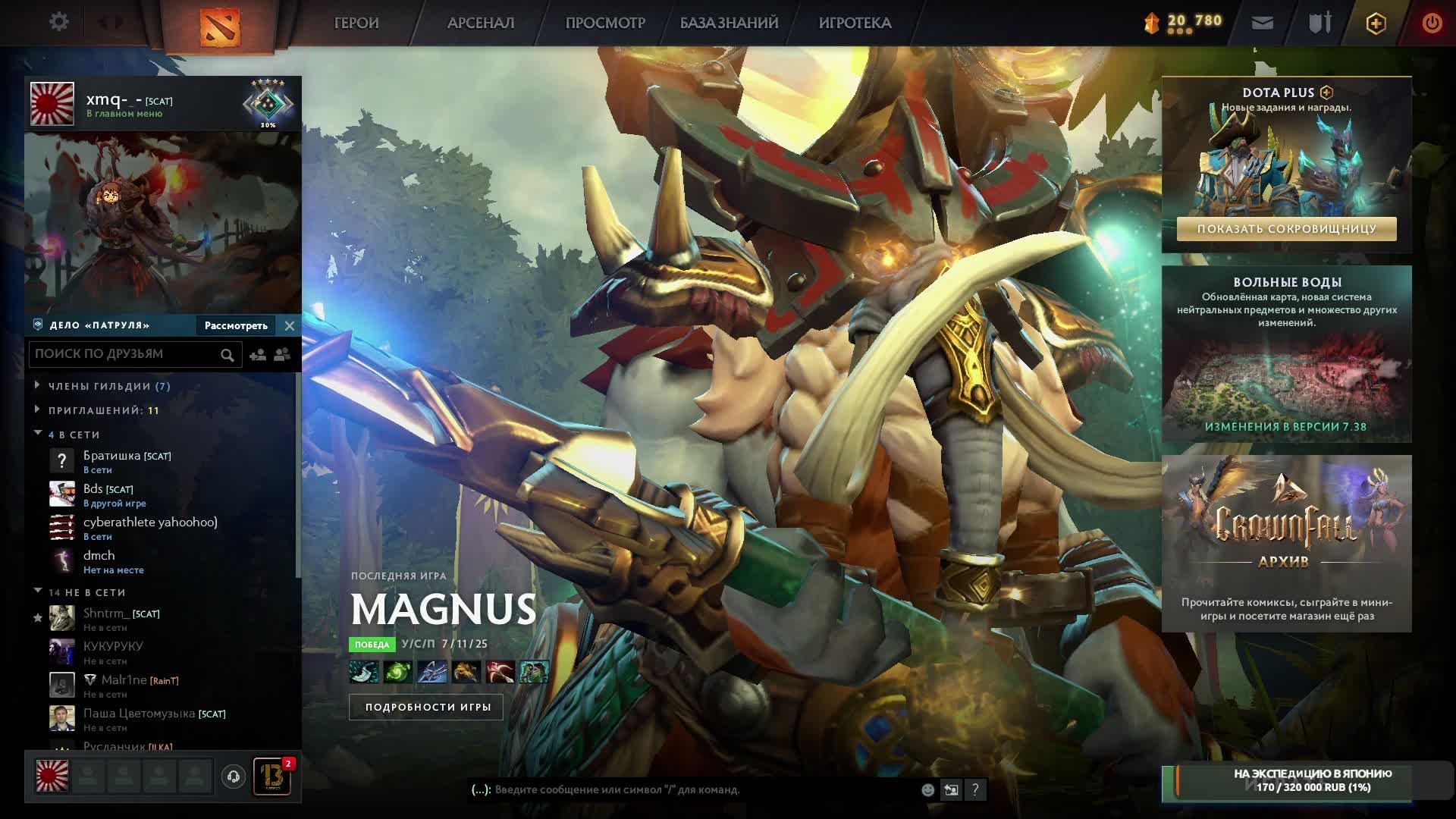Dismiss the Дело «Патруля» notification
The width and height of the screenshot is (1456, 819).
(289, 325)
